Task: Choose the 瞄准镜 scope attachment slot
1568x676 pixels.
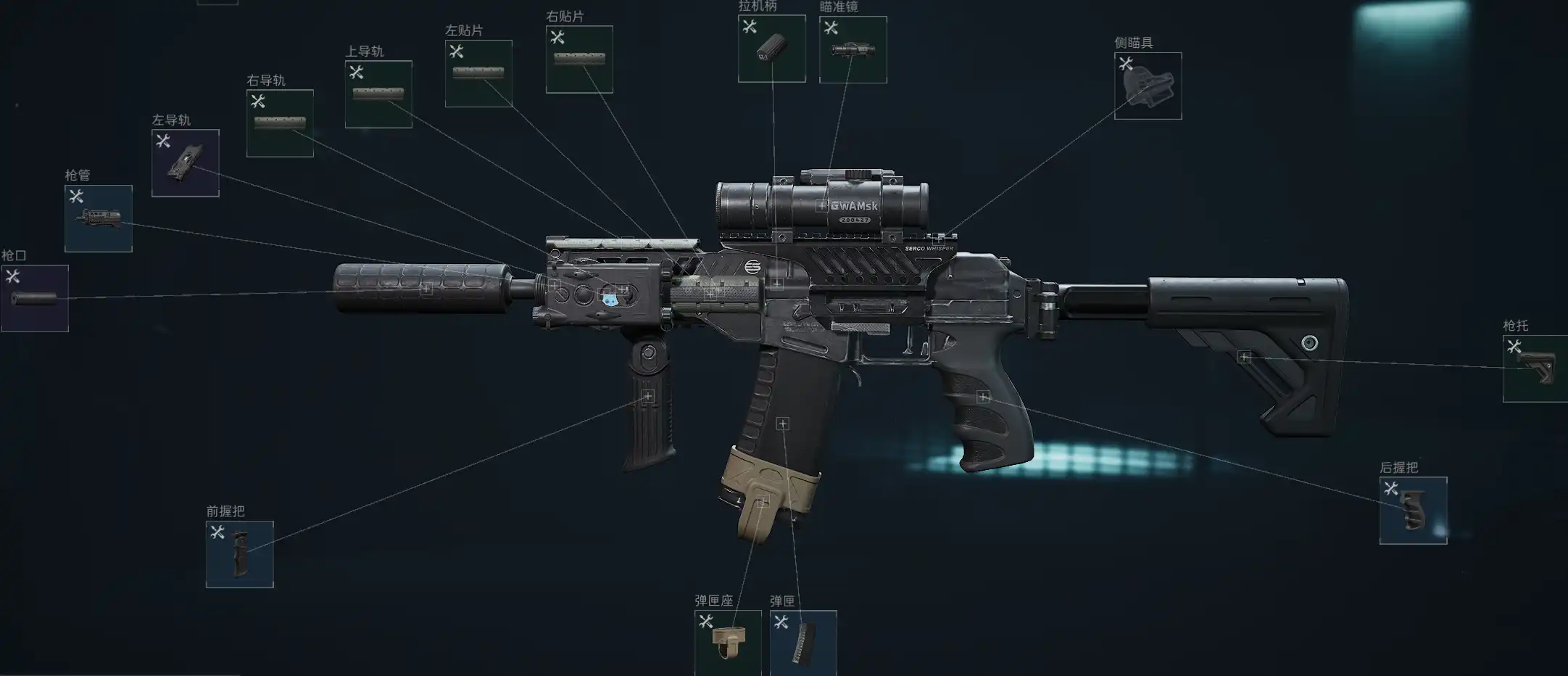Action: (853, 49)
